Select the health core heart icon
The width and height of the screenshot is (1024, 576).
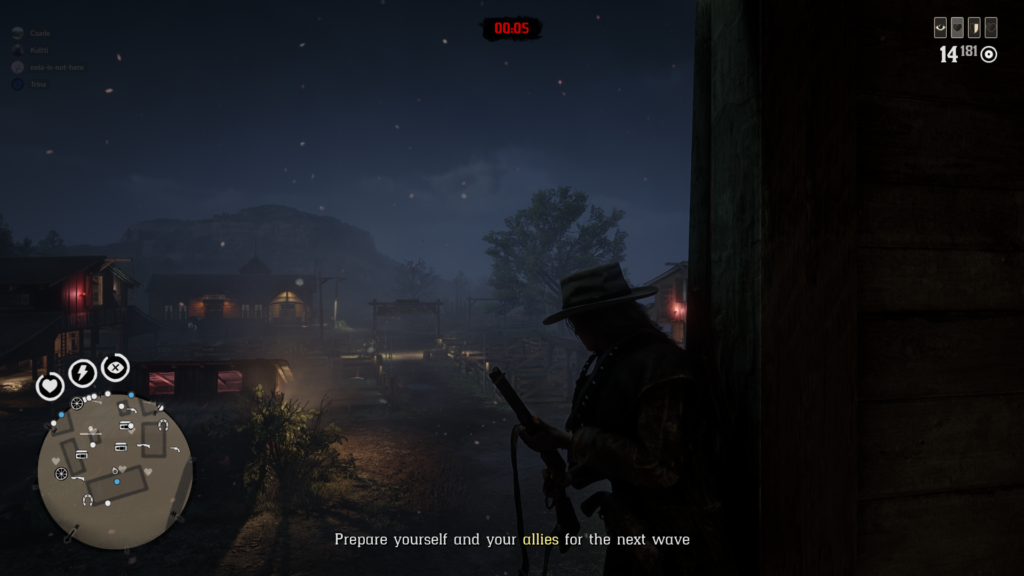click(50, 385)
